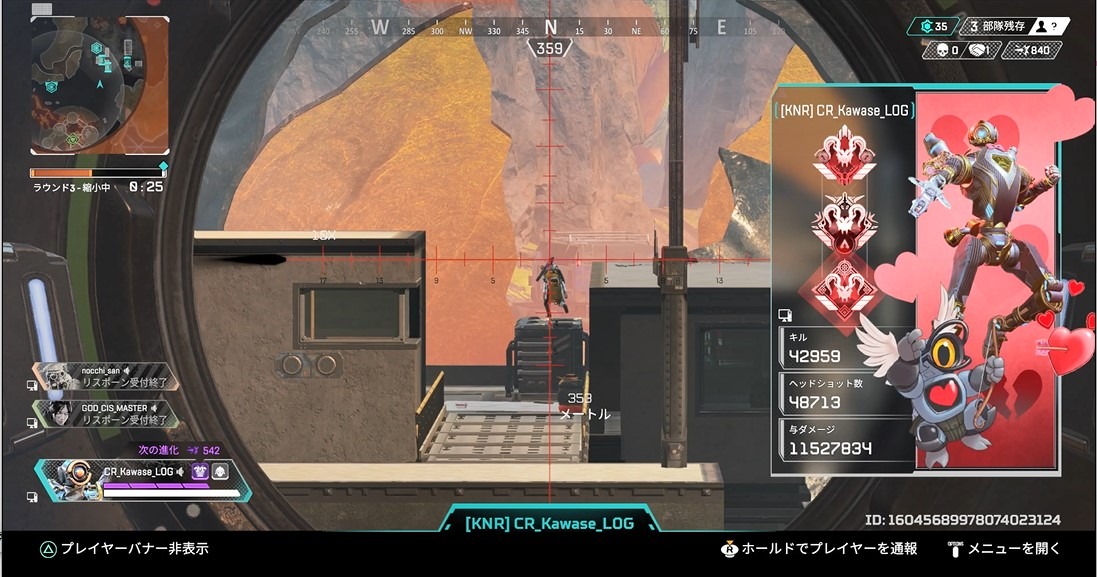This screenshot has width=1097, height=577.
Task: Click the purple body shield icon
Action: [199, 472]
